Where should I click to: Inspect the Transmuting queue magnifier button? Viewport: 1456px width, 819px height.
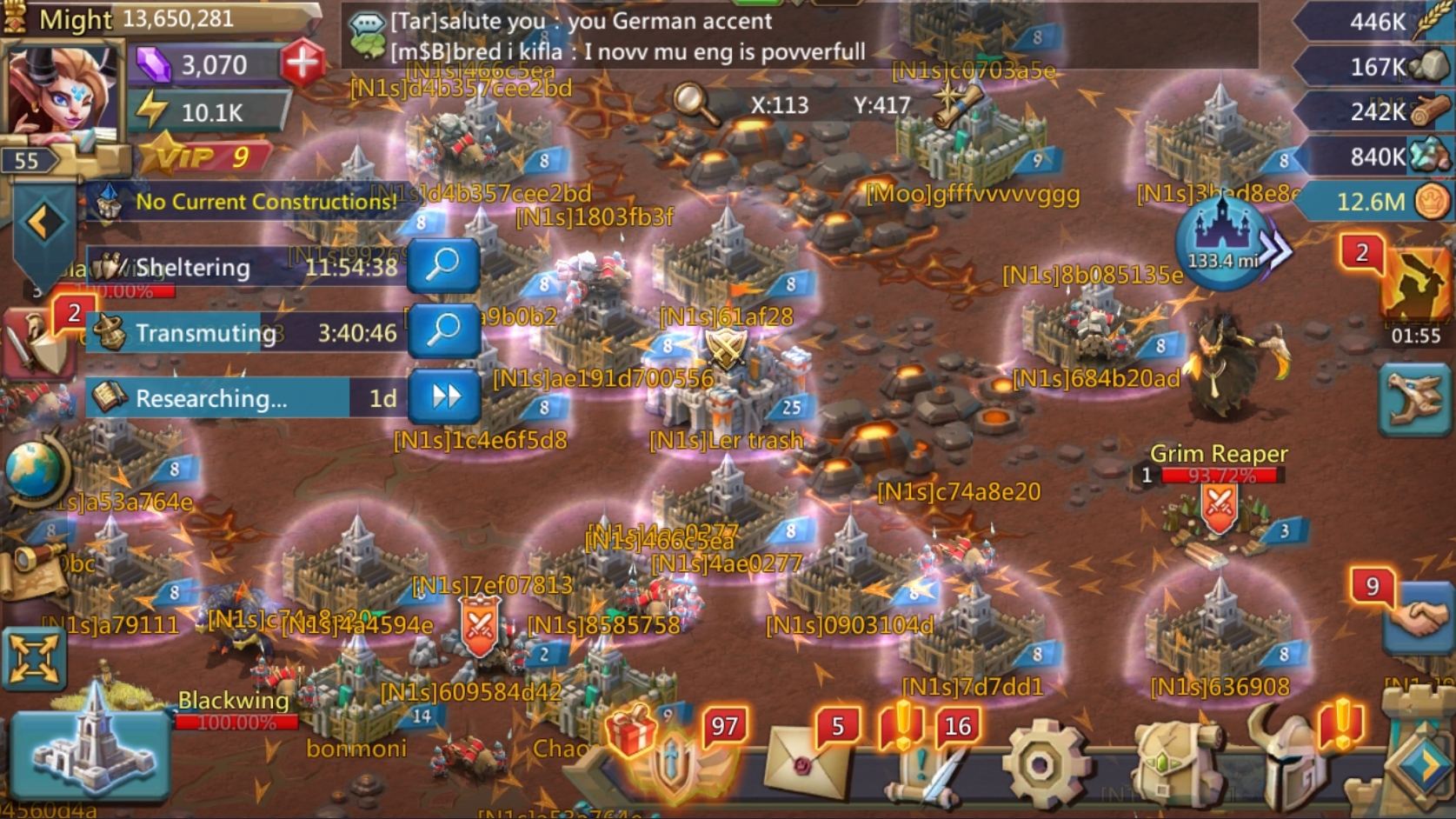(x=443, y=330)
